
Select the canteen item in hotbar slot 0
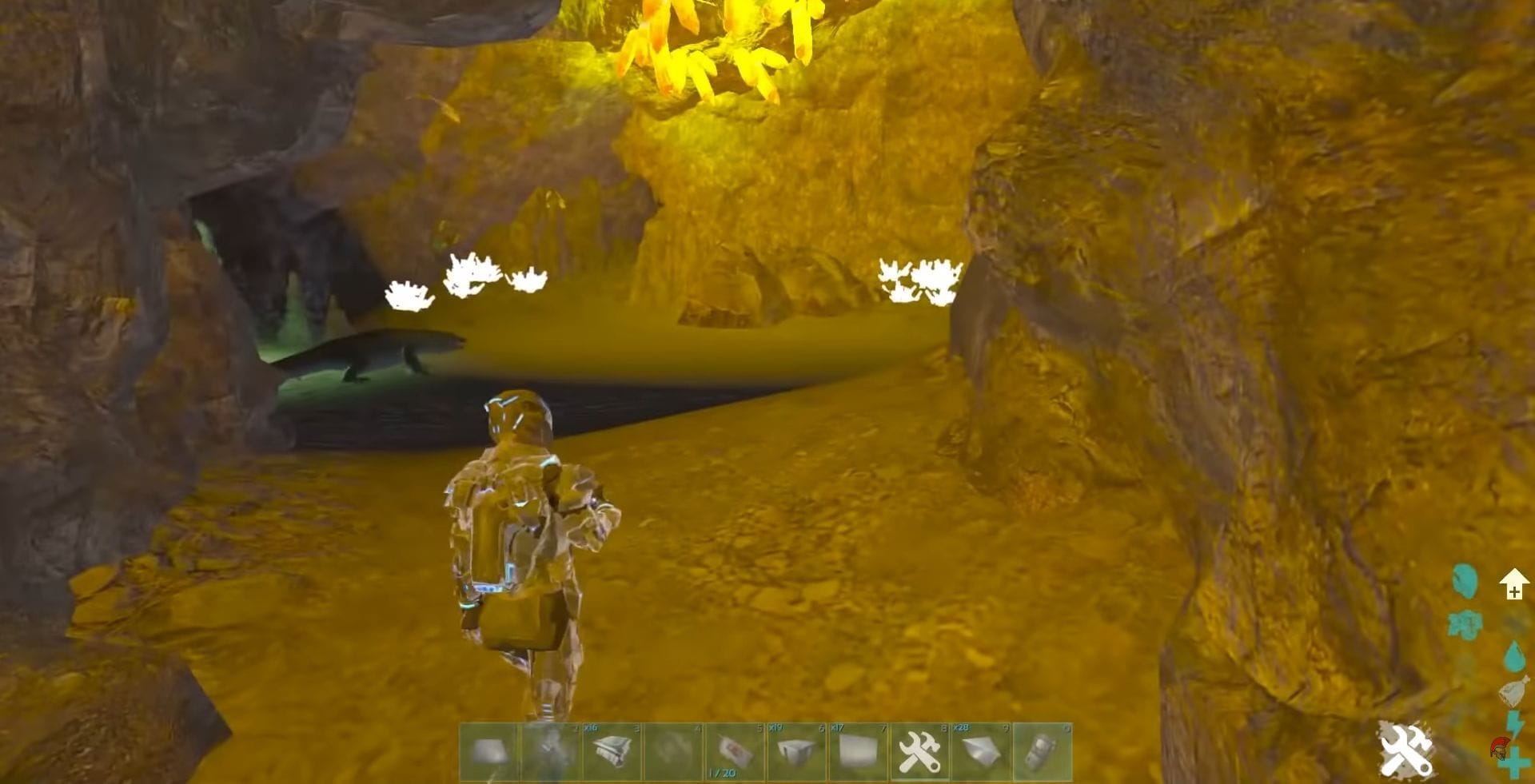click(1043, 750)
